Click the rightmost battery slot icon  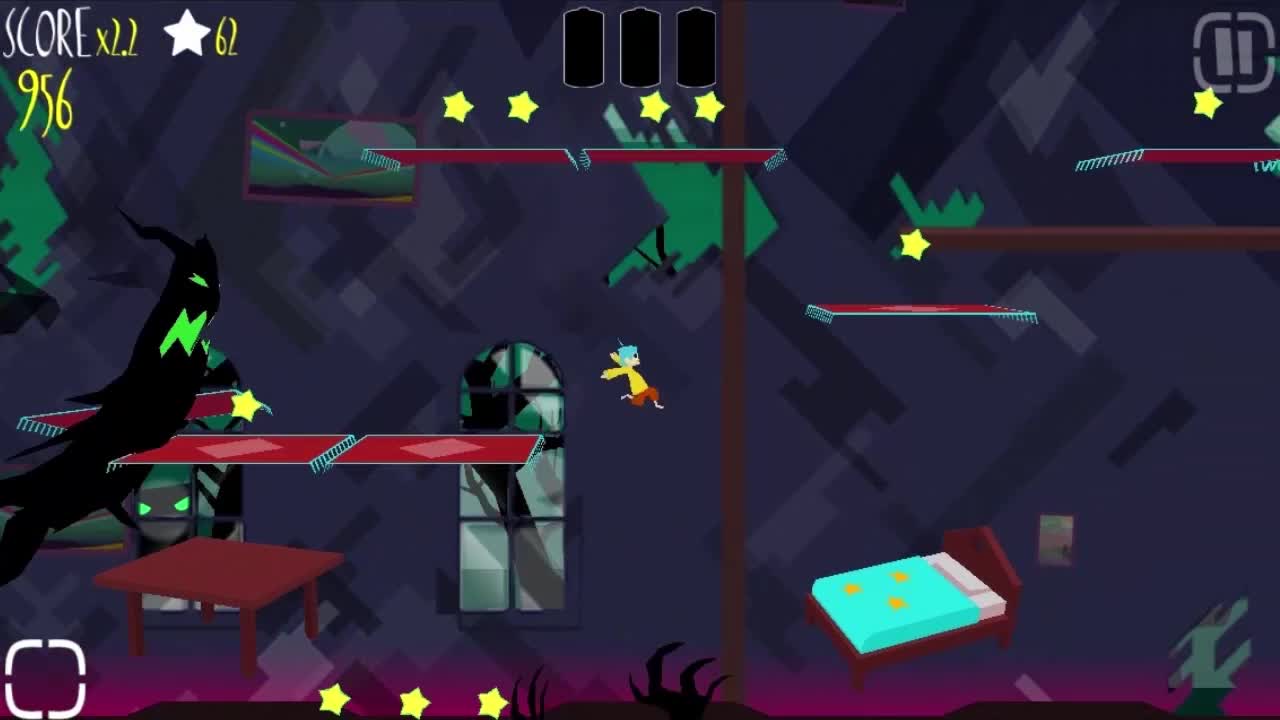pos(696,45)
